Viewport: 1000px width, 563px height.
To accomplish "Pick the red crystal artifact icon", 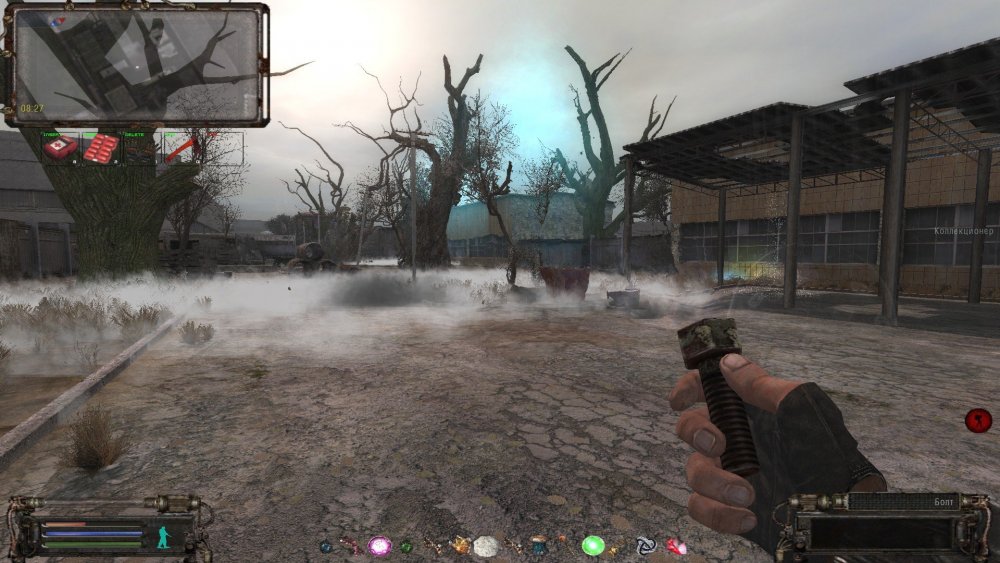I will point(677,546).
